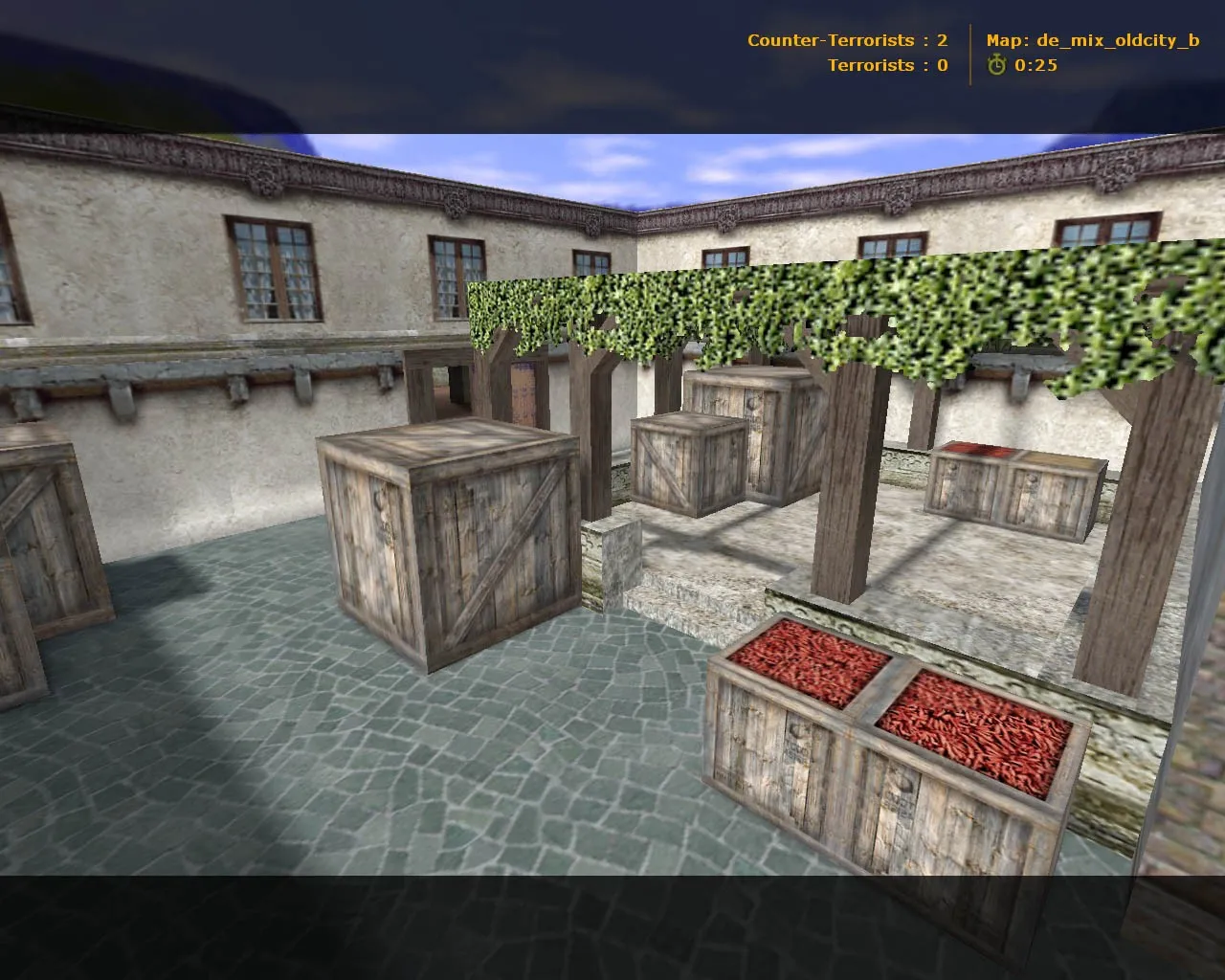Click the round timer stopwatch icon
This screenshot has height=980, width=1225.
click(997, 66)
